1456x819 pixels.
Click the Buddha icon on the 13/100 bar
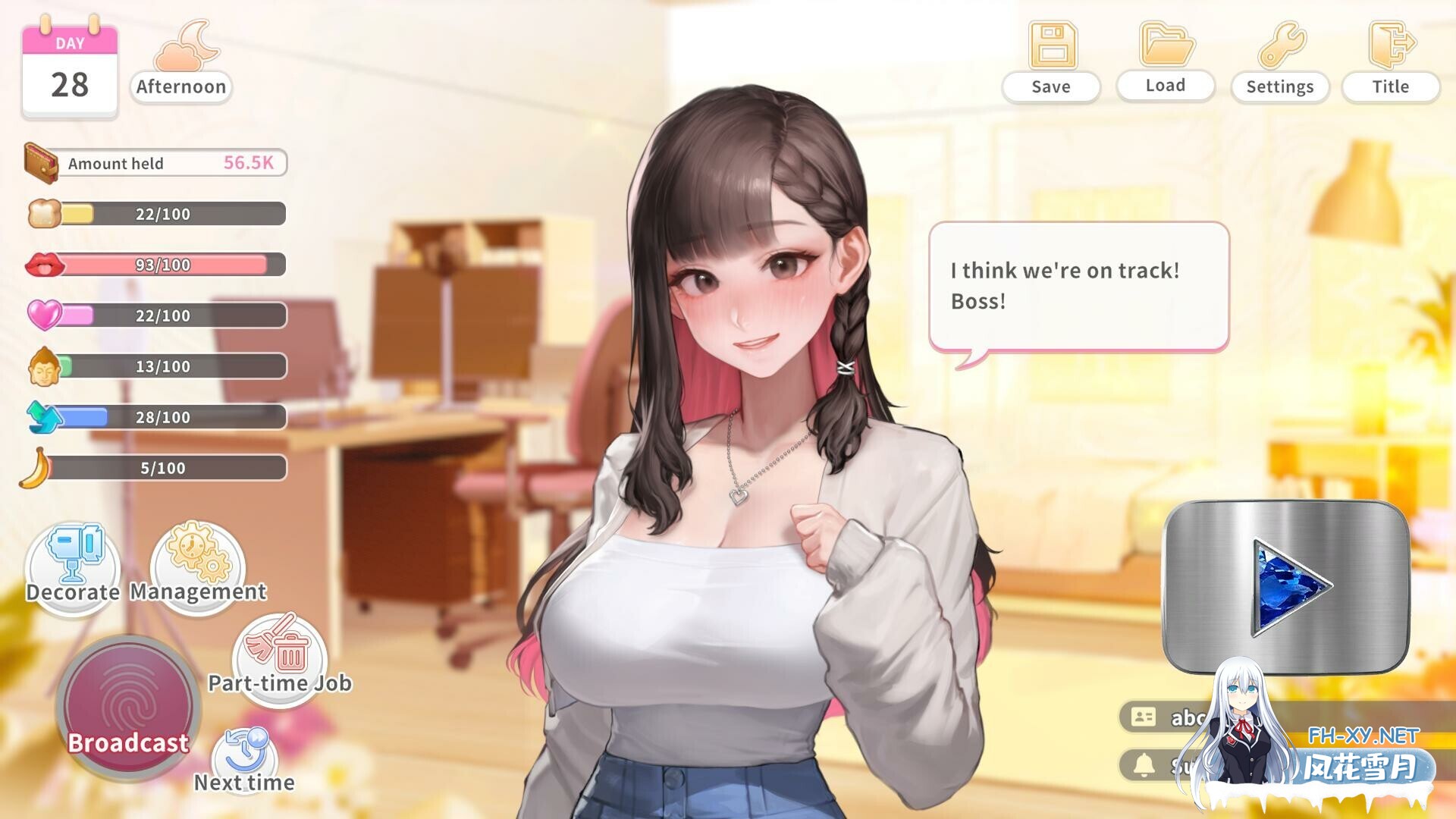(45, 366)
